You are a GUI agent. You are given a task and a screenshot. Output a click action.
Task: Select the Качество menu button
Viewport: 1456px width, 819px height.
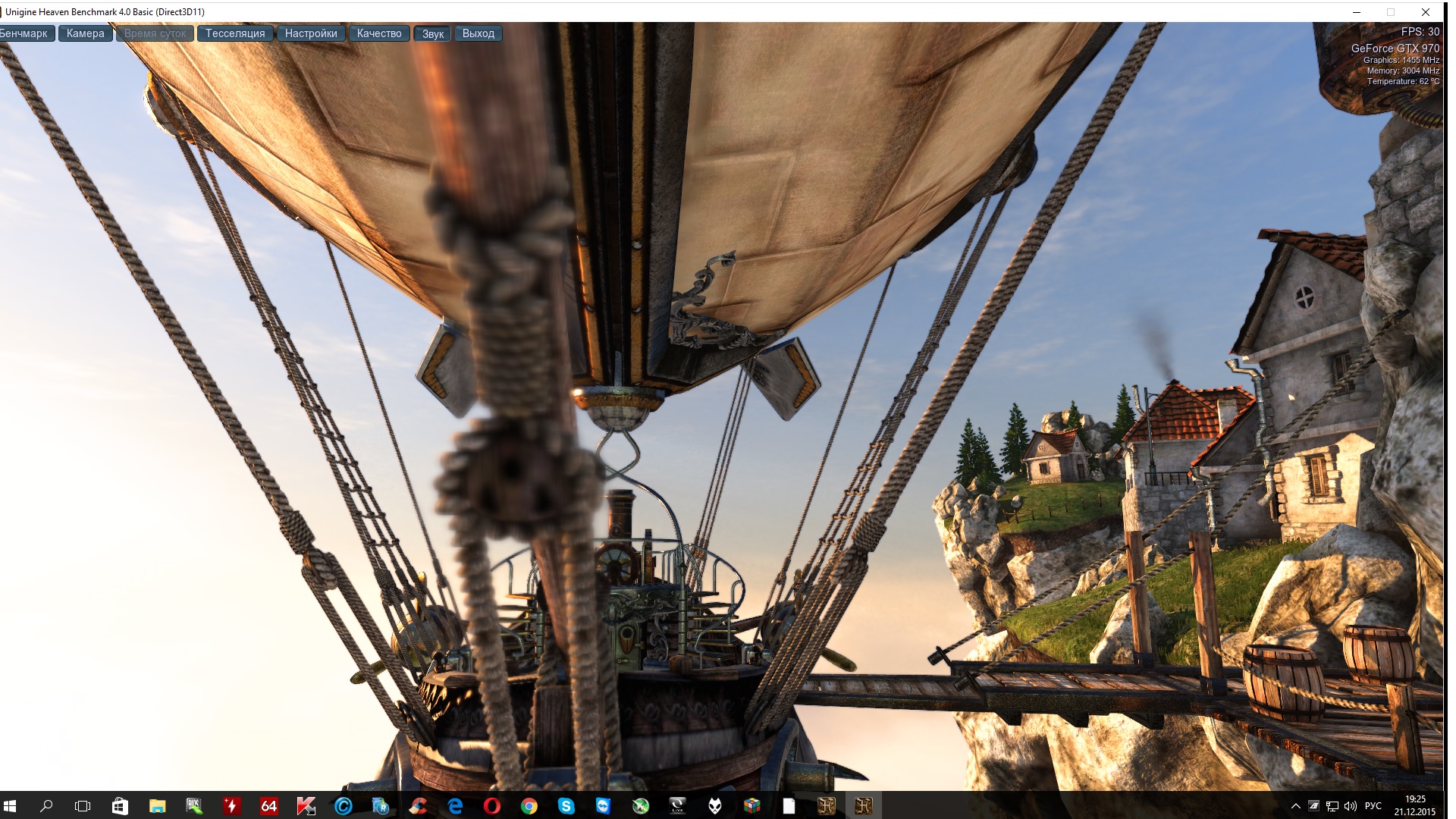pos(379,33)
